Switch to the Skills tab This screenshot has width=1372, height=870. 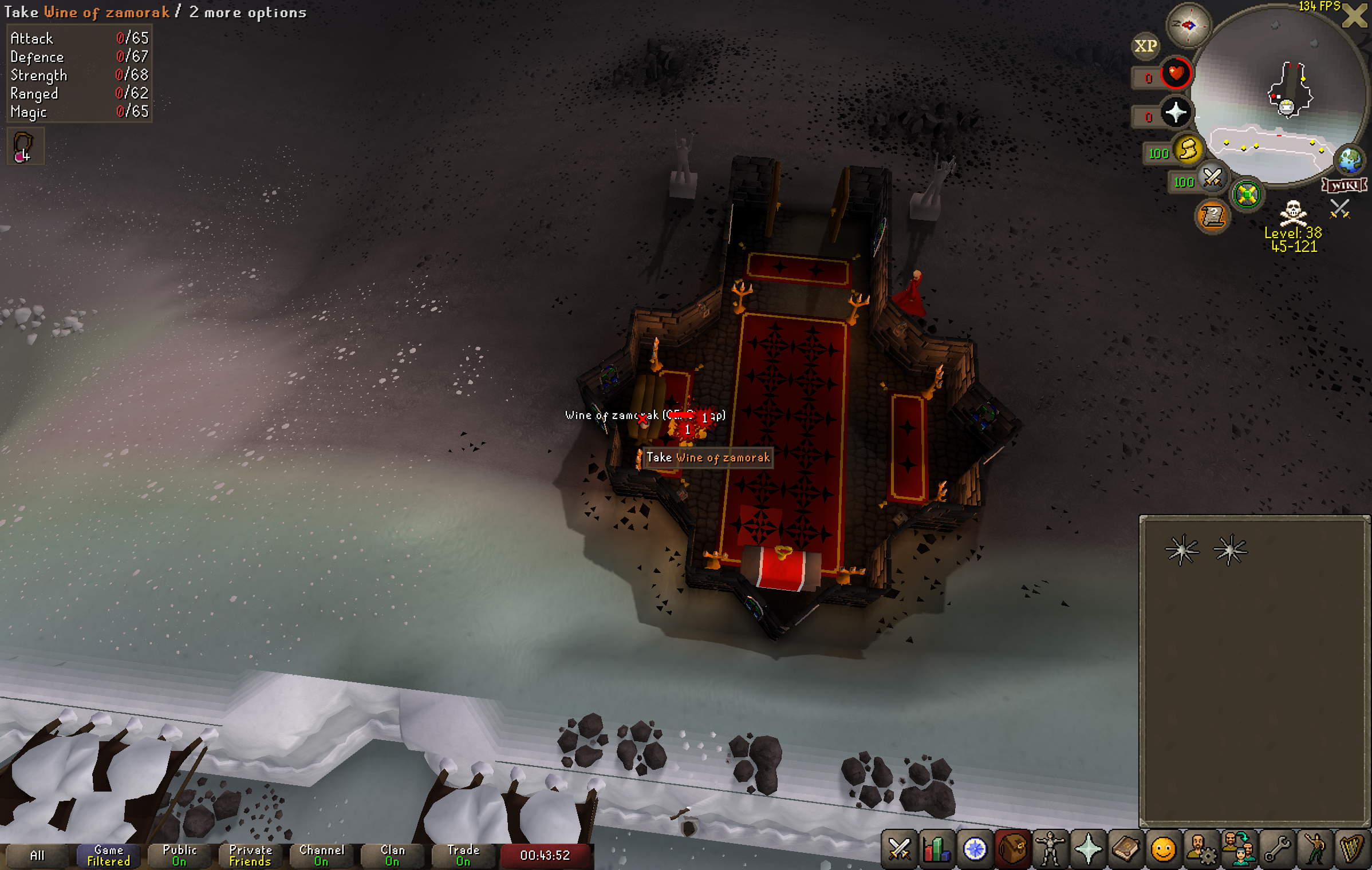coord(937,849)
